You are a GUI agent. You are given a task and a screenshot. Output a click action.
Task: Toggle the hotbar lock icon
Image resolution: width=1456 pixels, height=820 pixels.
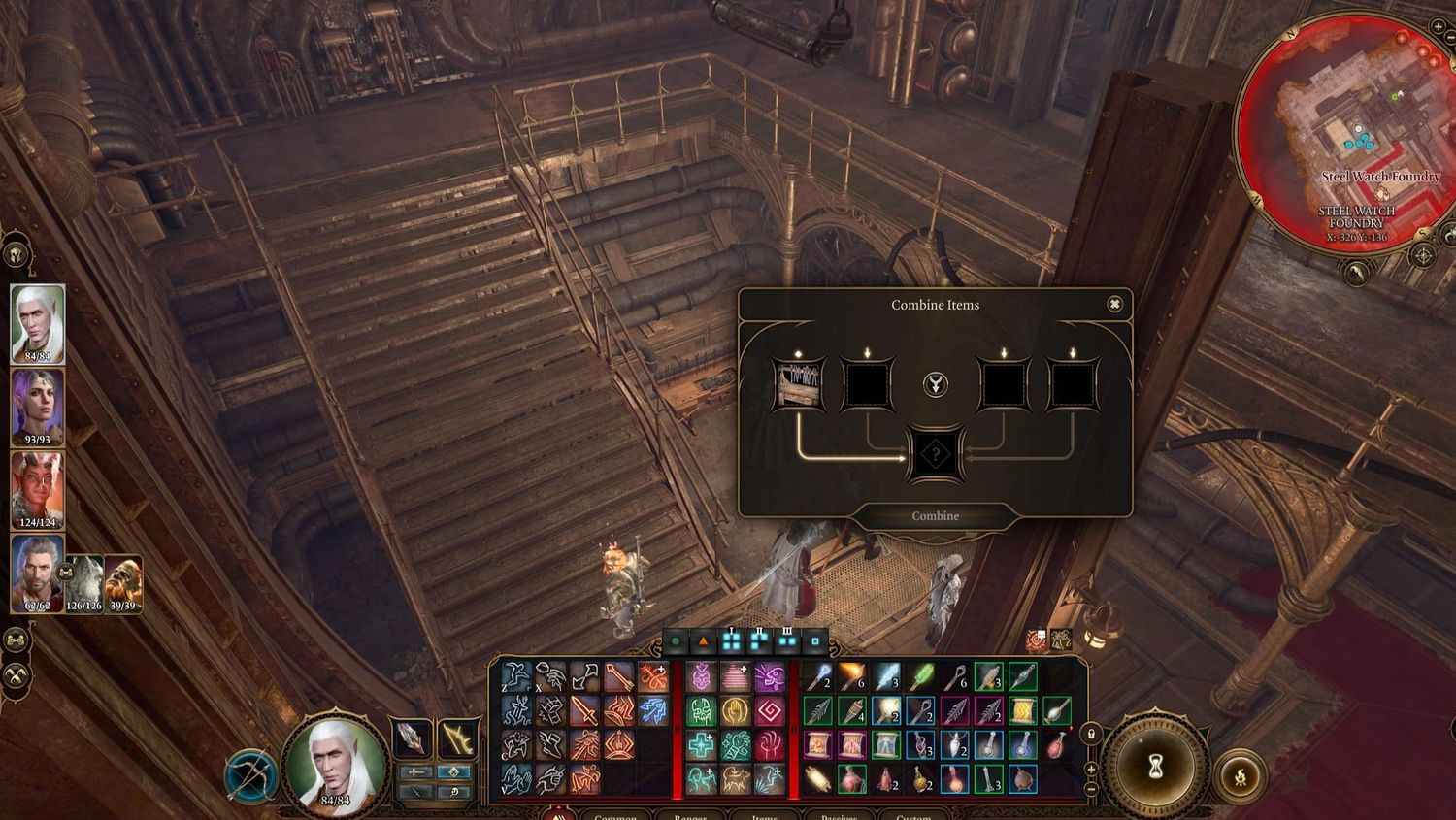[x=1091, y=735]
